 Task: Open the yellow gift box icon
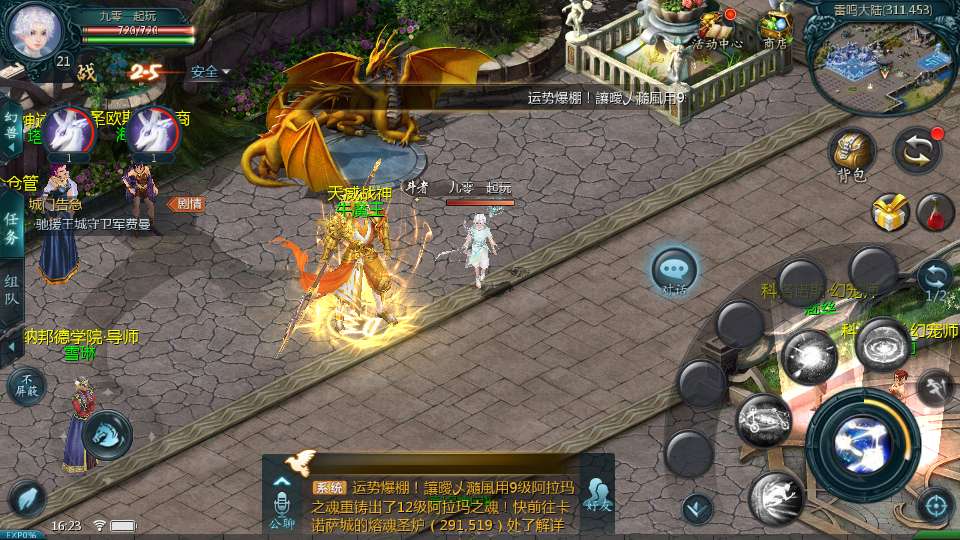tap(889, 212)
